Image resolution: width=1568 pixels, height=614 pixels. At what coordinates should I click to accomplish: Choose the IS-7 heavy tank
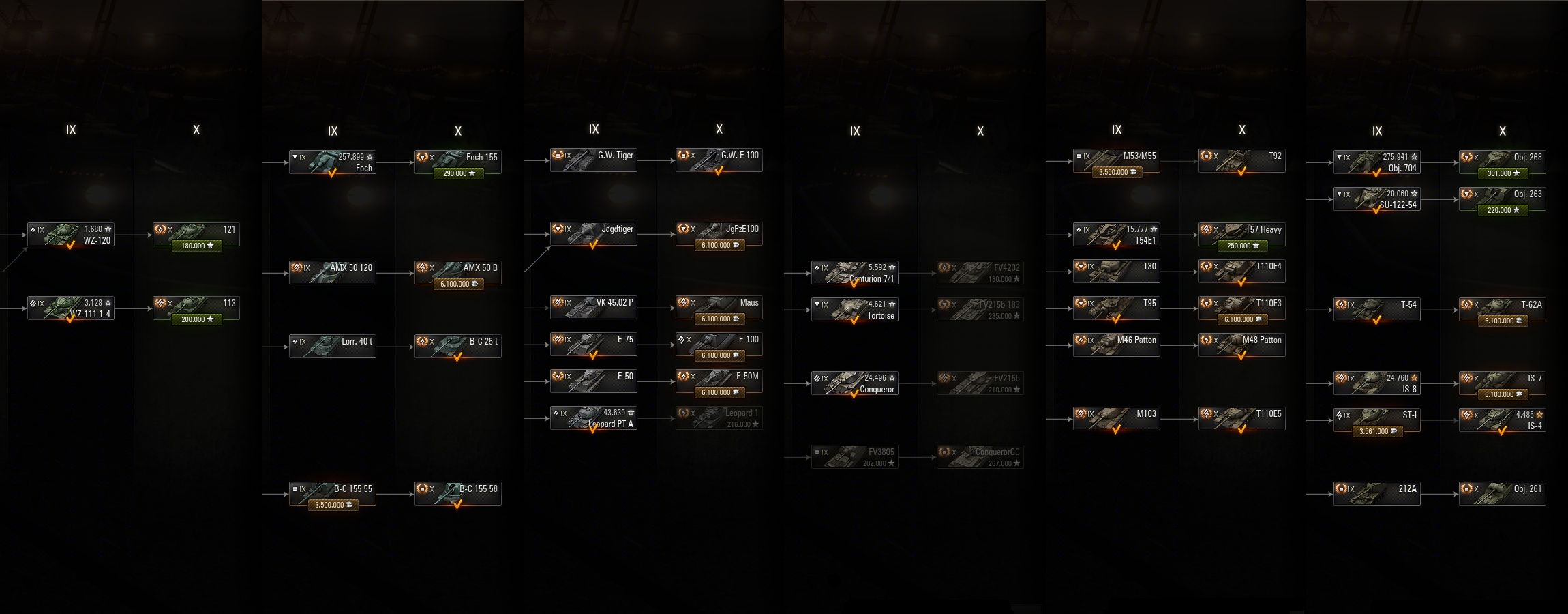point(1503,383)
